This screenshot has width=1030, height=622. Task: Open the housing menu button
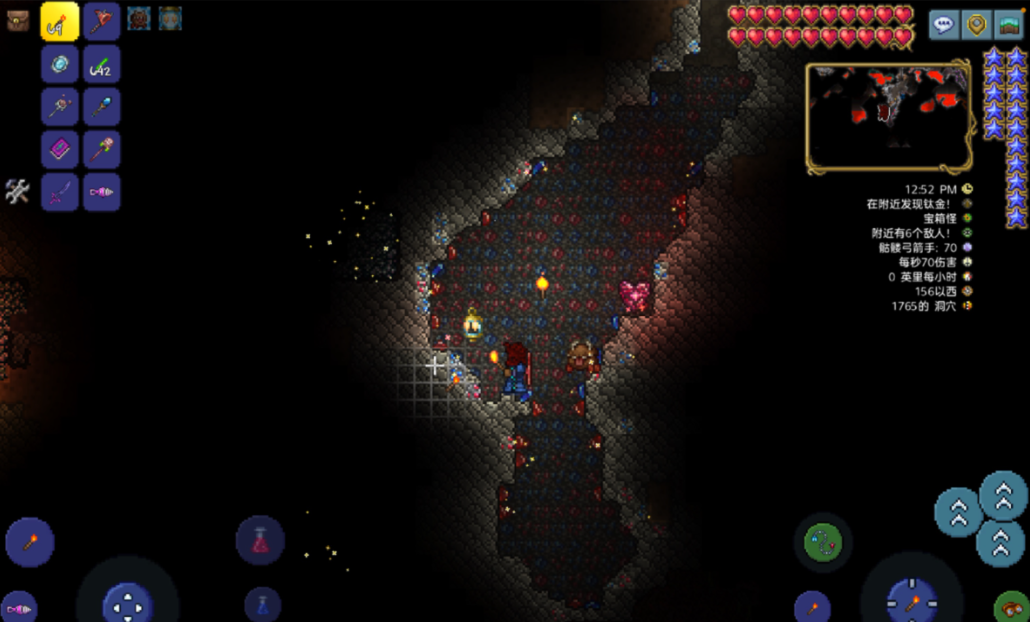point(1009,25)
